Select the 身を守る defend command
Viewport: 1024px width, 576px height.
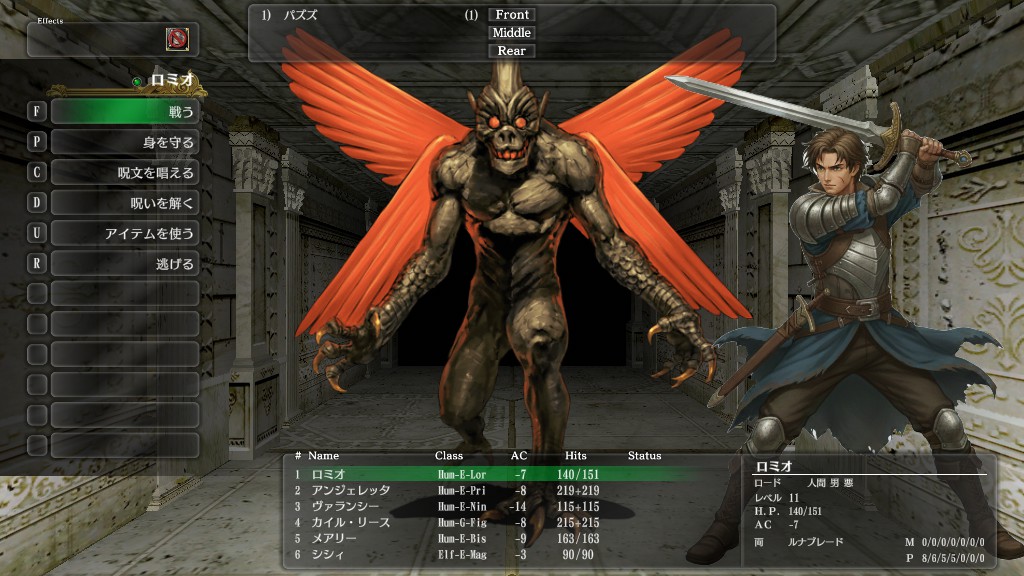(124, 142)
